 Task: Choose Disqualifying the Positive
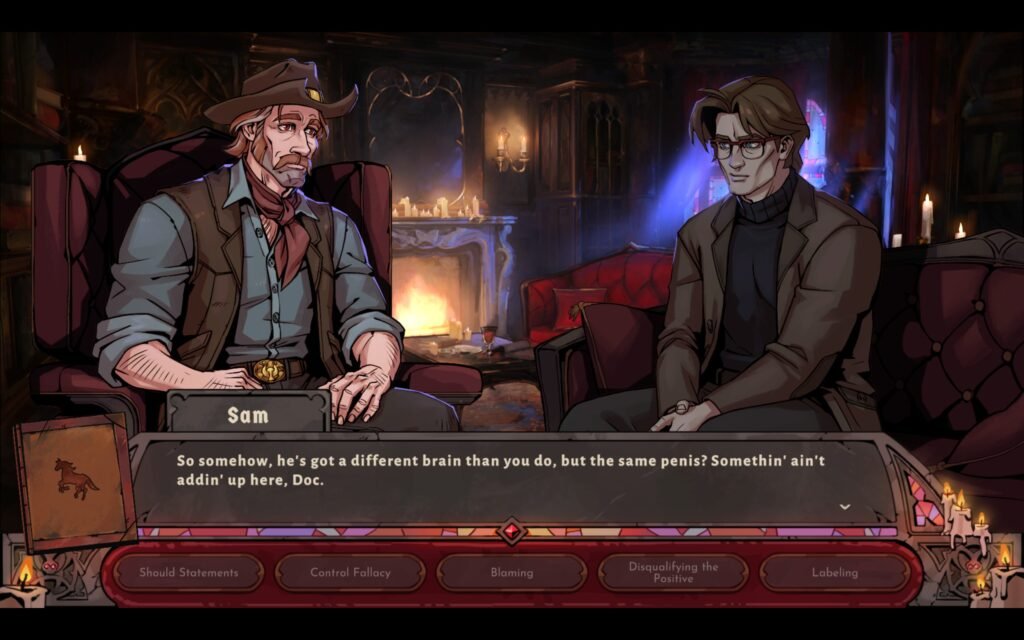pyautogui.click(x=673, y=573)
